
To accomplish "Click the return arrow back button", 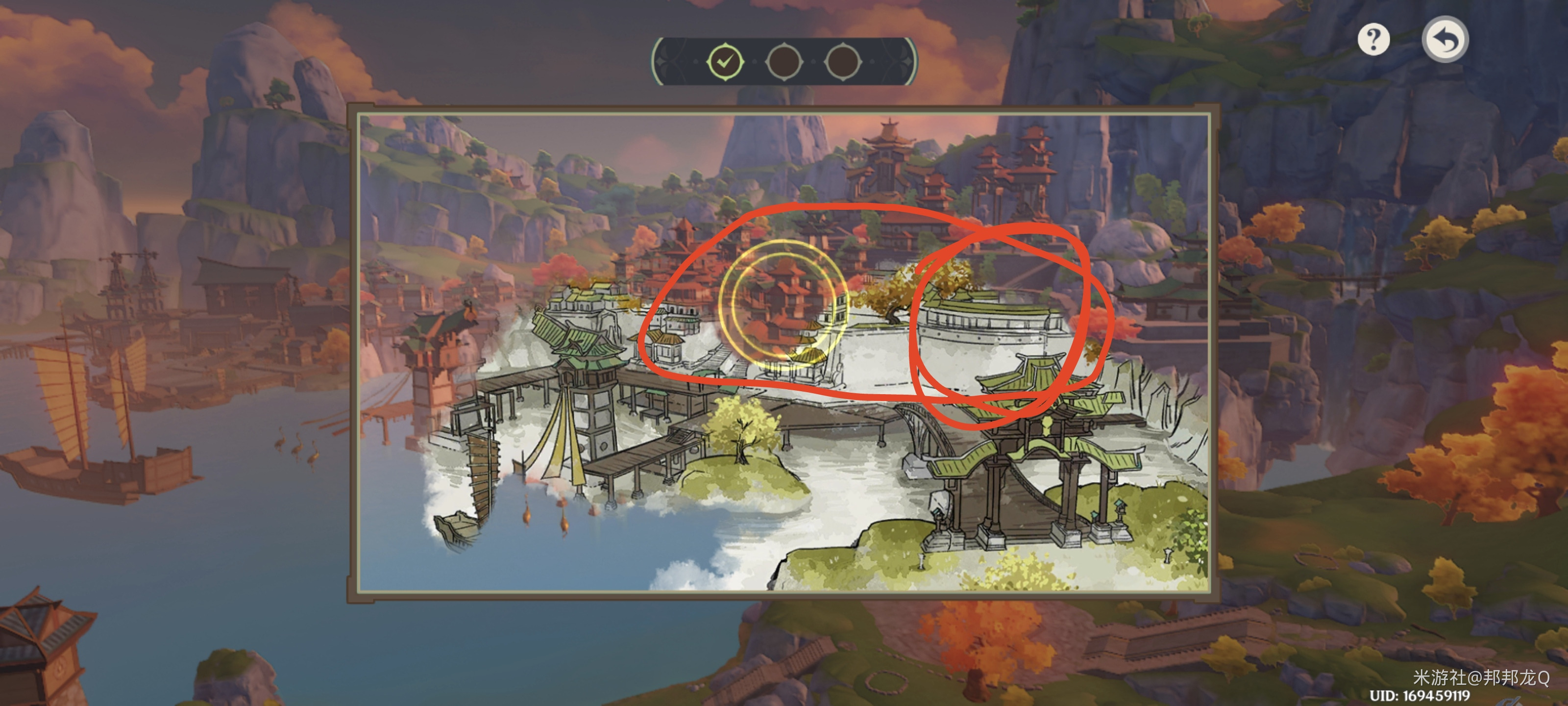I will [1445, 40].
